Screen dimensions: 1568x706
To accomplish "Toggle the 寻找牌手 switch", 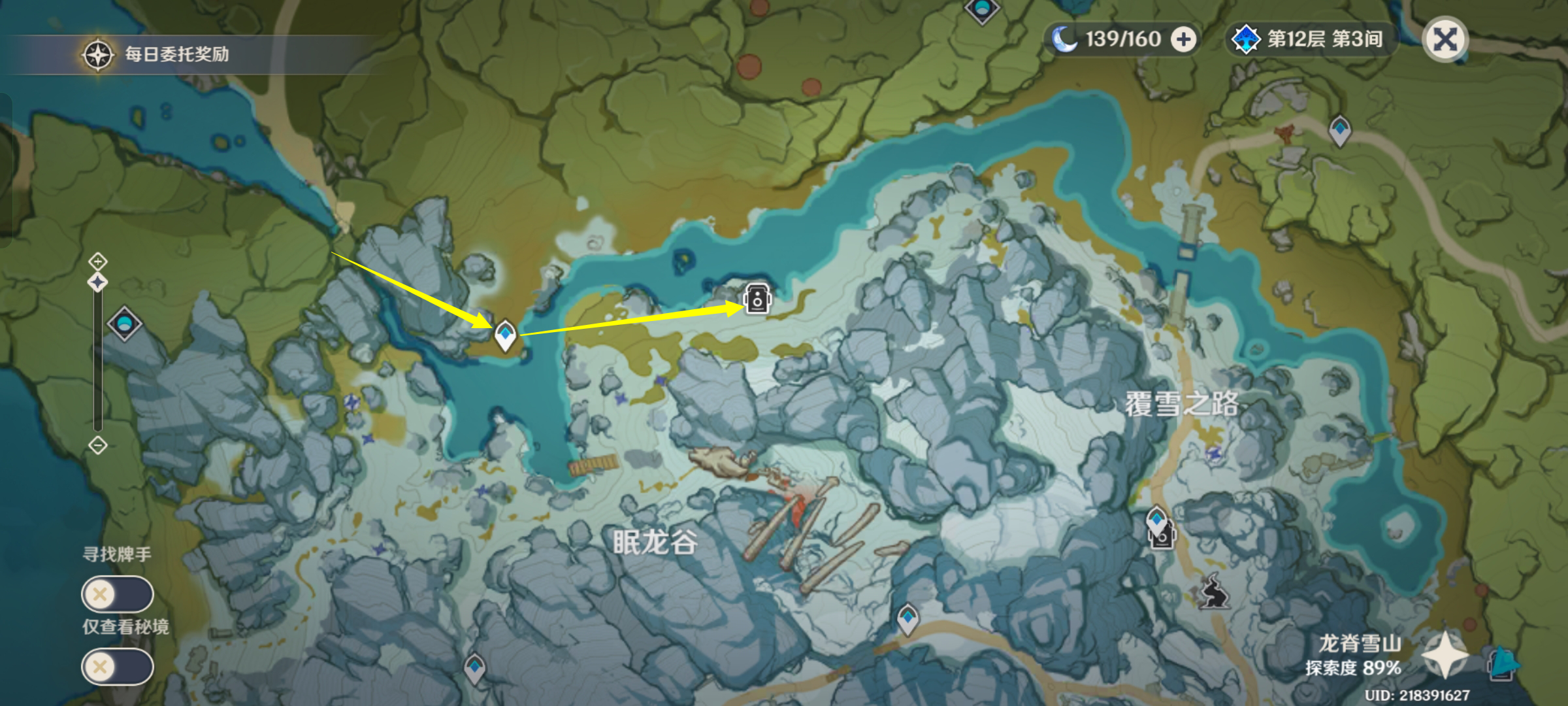I will point(117,594).
